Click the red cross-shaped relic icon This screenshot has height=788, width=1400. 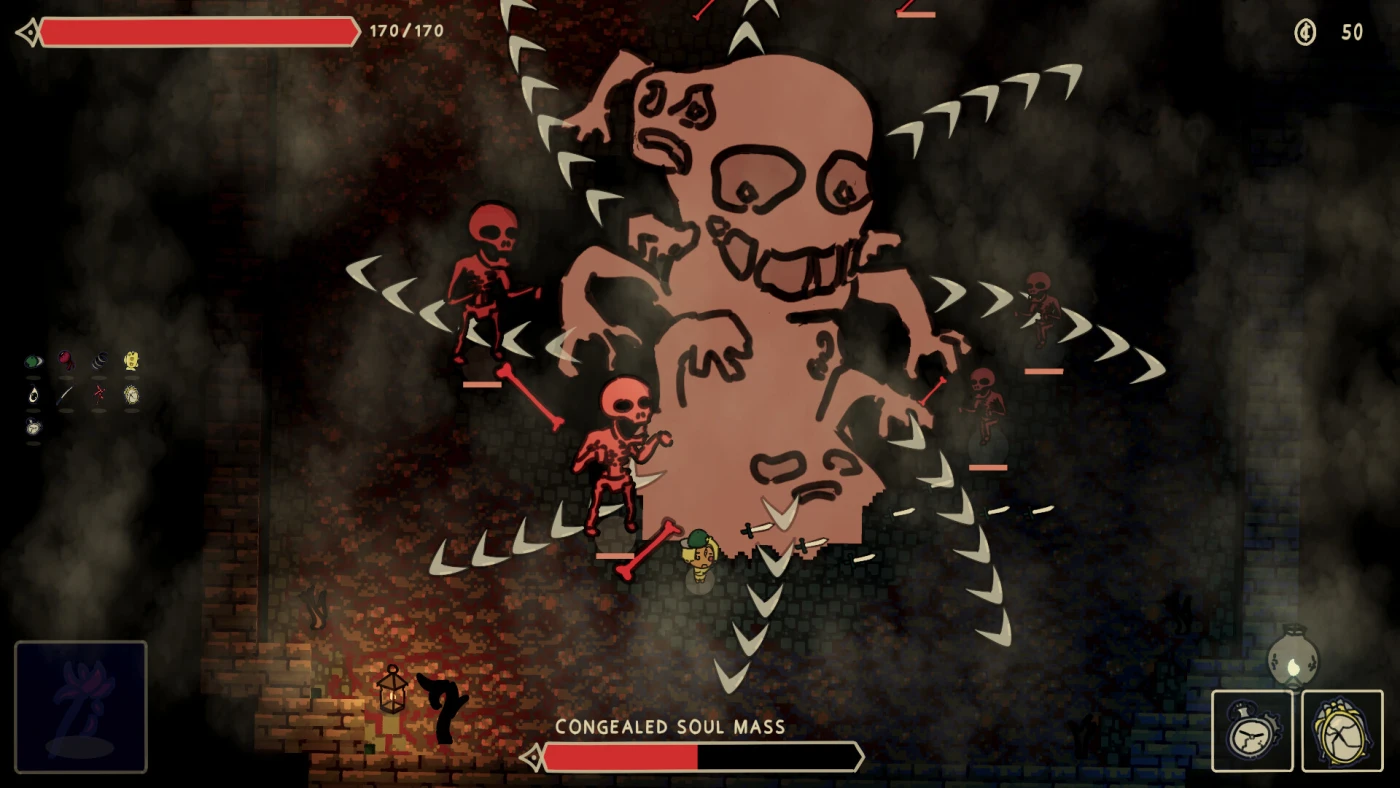coord(99,394)
